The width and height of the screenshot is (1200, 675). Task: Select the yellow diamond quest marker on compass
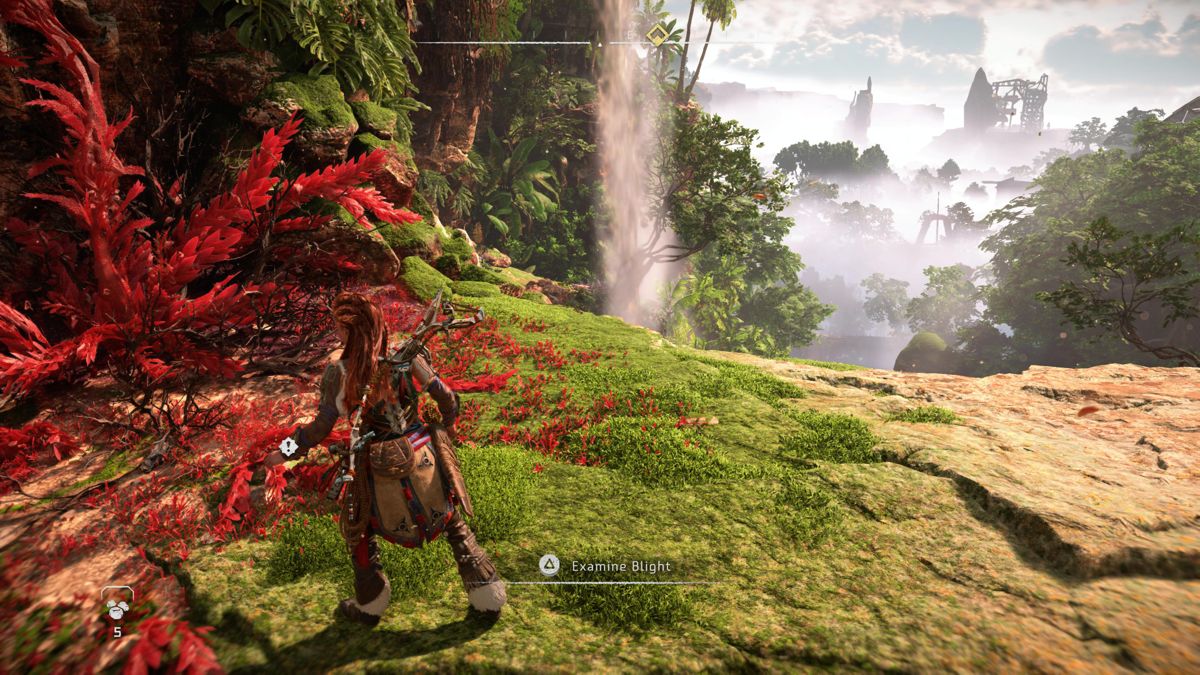(x=656, y=36)
